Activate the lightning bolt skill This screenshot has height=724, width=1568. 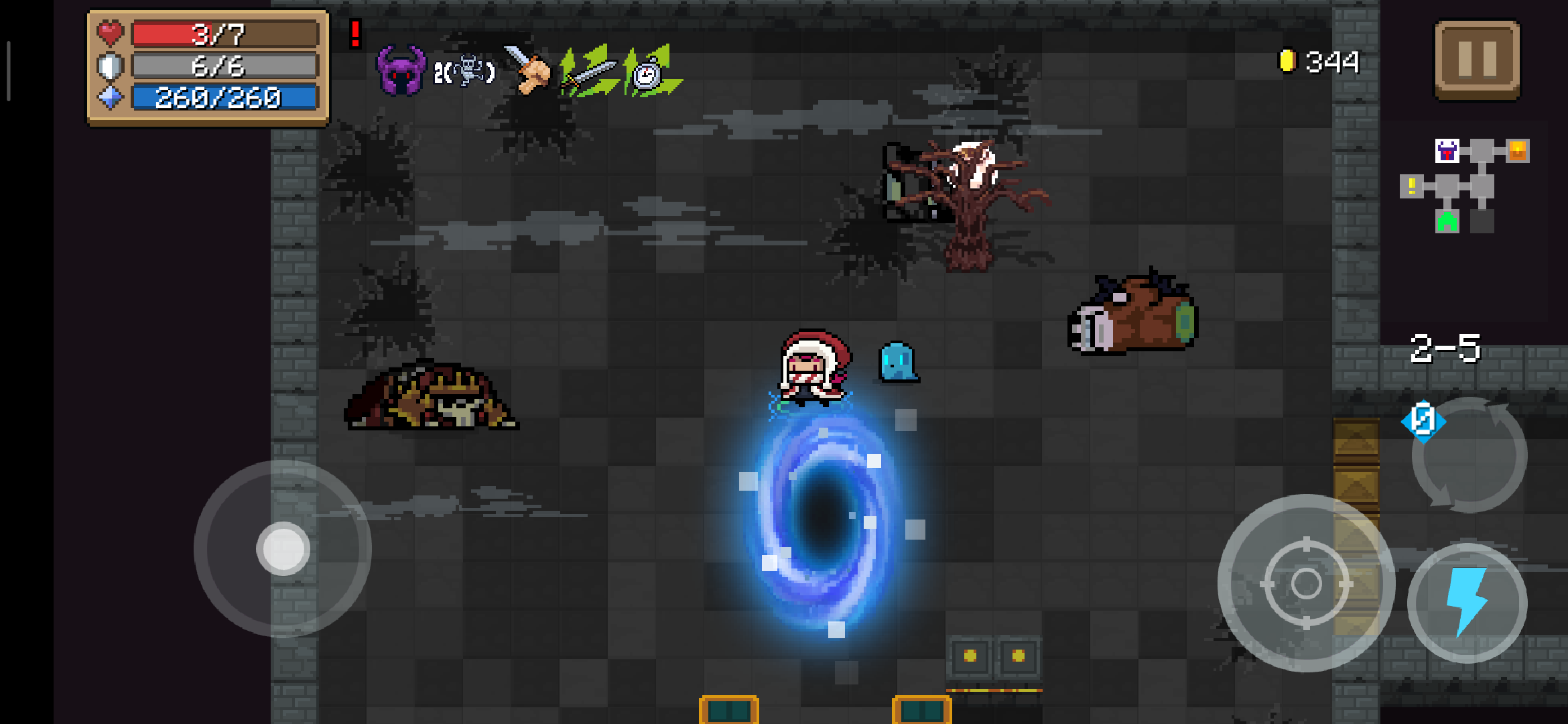[1467, 602]
